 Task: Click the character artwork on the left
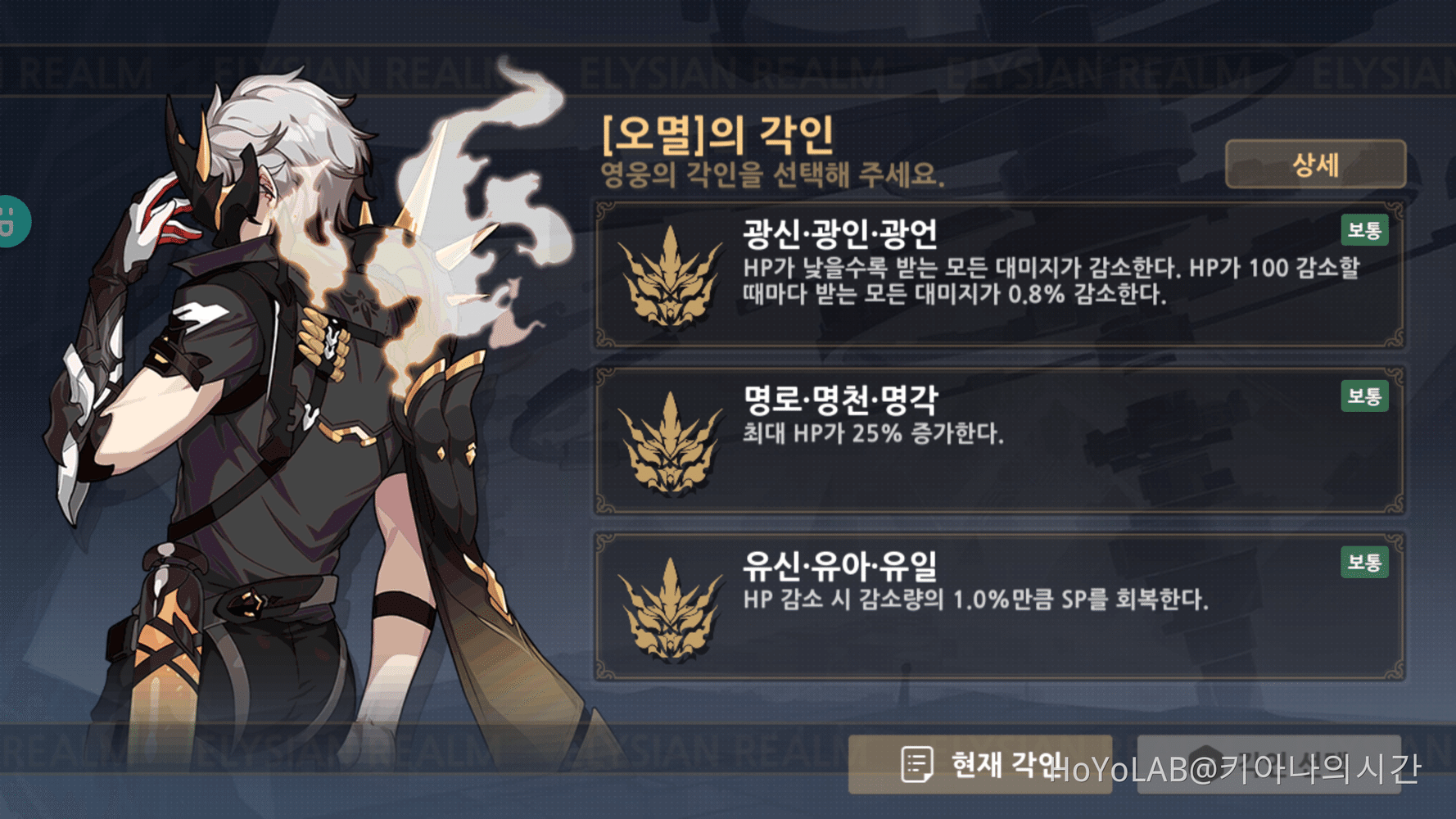[270, 409]
